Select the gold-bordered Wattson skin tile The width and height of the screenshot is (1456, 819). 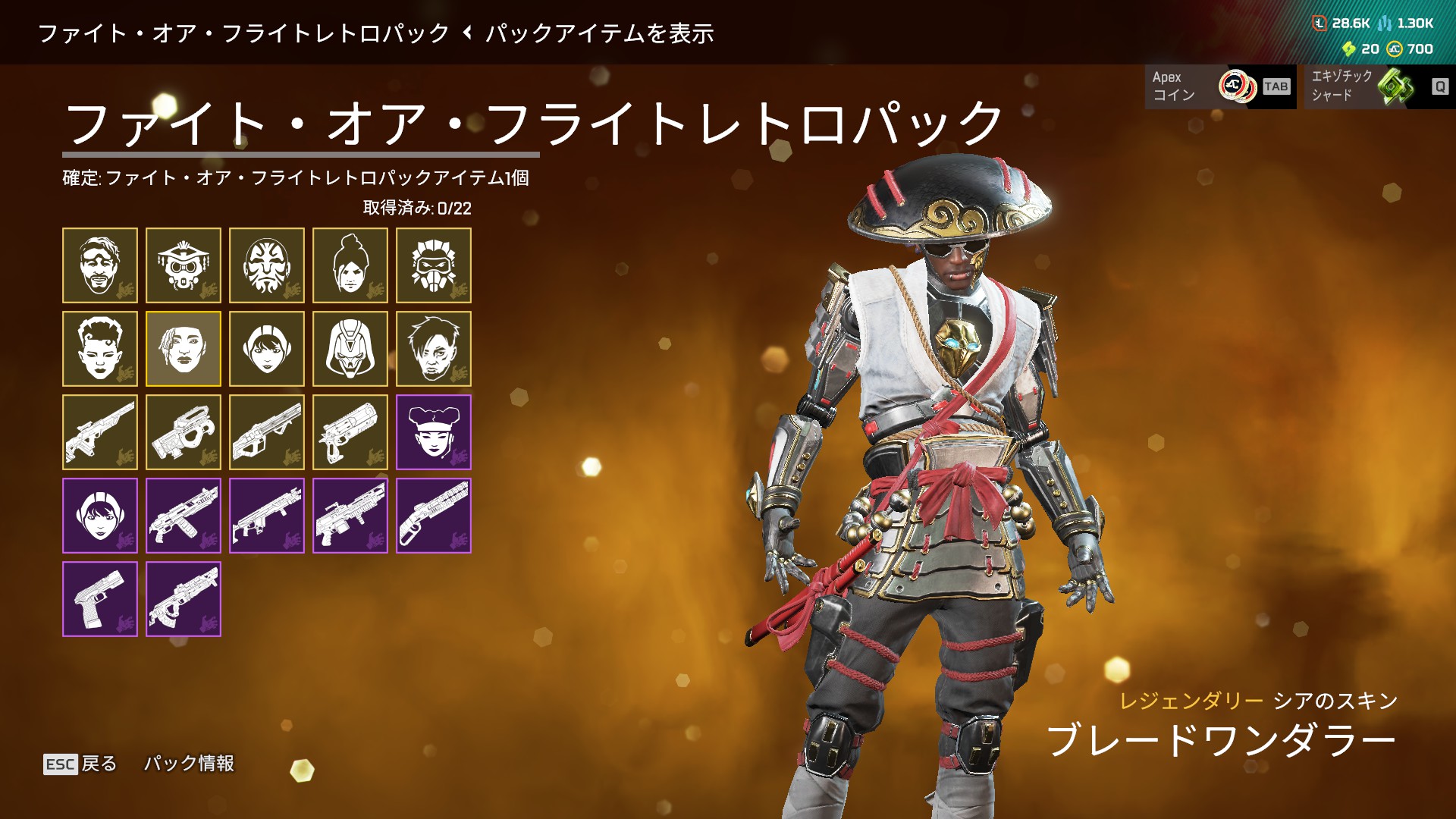(267, 349)
